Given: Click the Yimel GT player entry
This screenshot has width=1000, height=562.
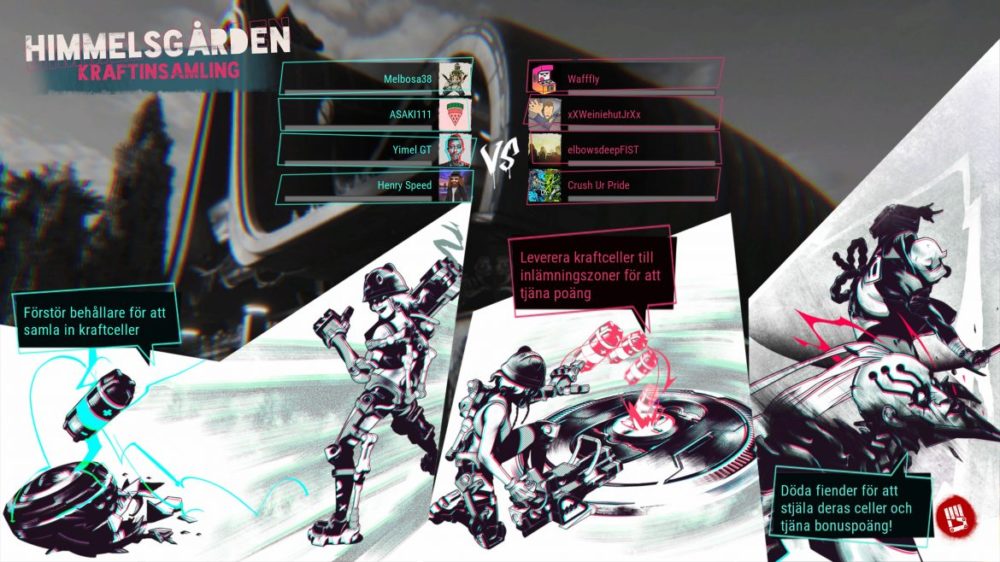Looking at the screenshot, I should (x=376, y=150).
